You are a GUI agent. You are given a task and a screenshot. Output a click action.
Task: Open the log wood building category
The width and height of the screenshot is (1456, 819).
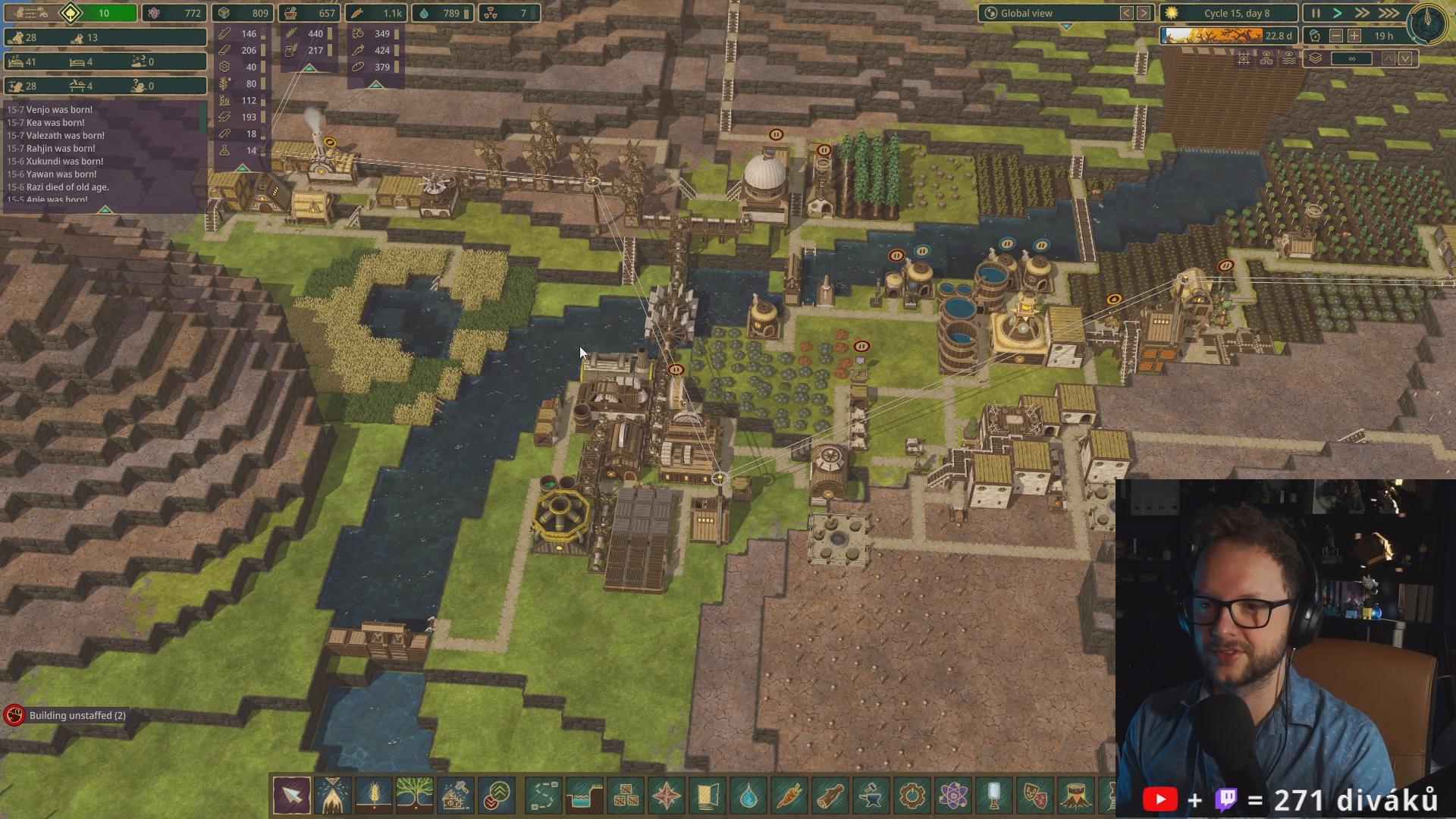[830, 795]
